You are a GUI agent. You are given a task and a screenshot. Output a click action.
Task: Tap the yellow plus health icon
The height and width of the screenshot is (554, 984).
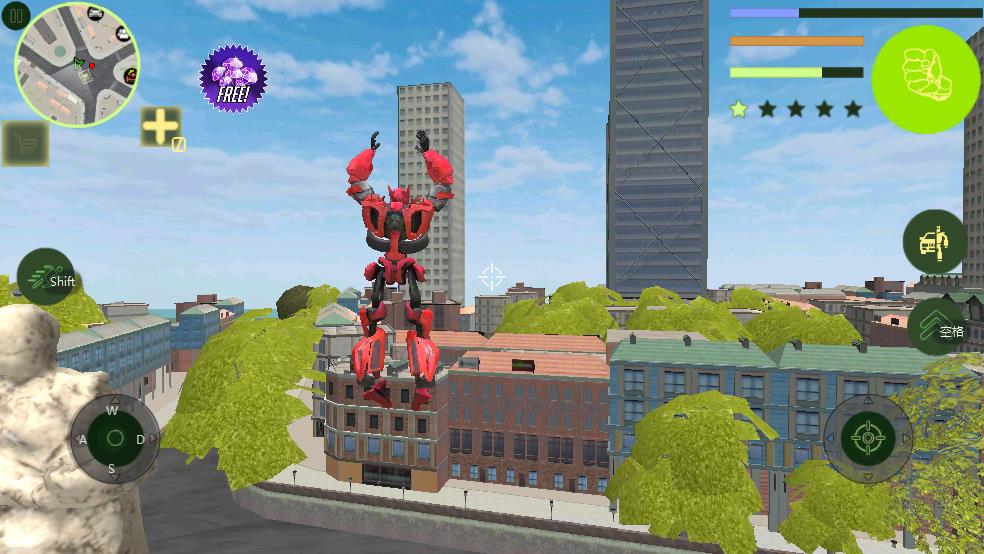tap(160, 127)
